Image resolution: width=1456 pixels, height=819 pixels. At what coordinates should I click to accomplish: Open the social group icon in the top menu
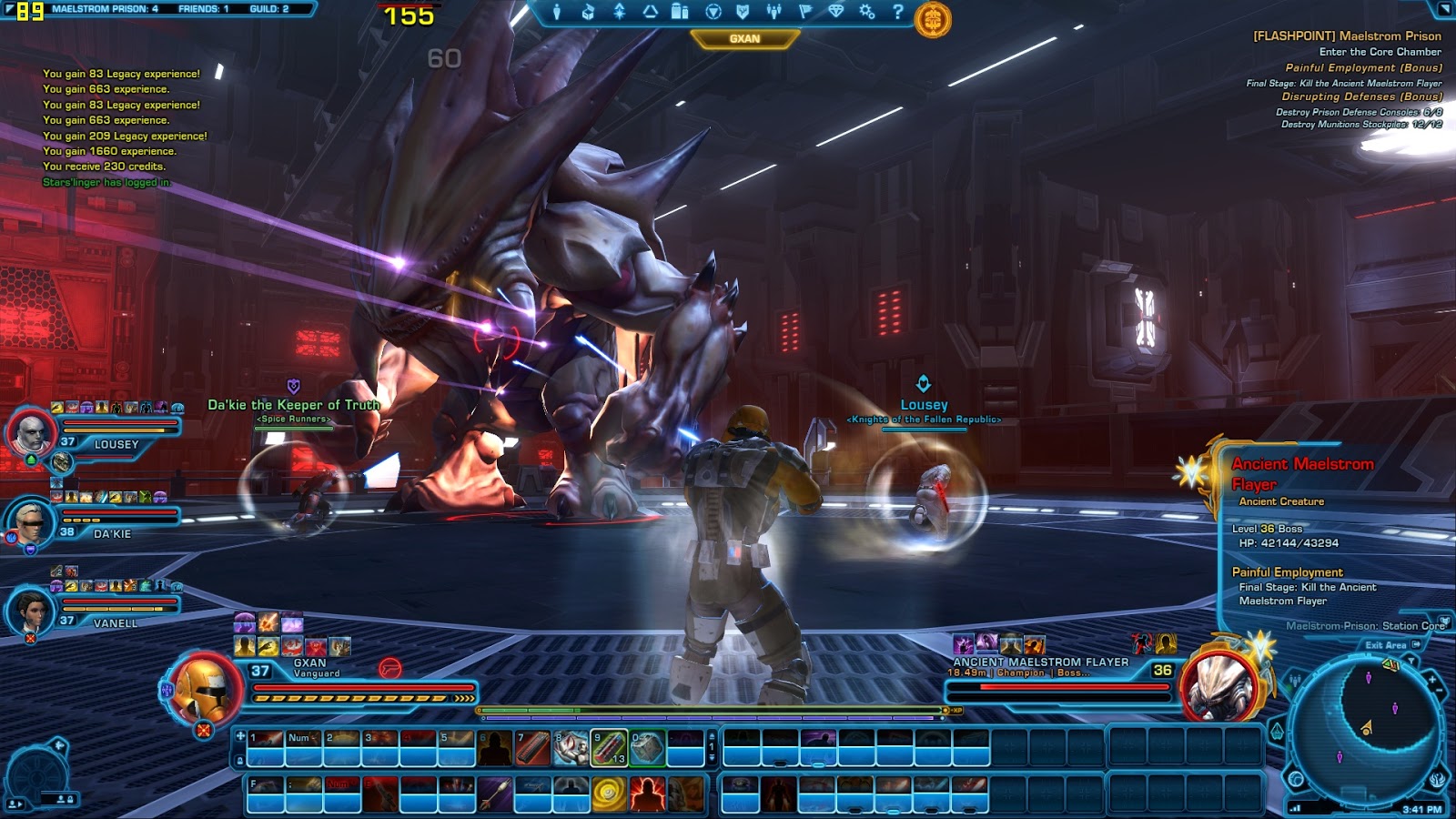773,12
